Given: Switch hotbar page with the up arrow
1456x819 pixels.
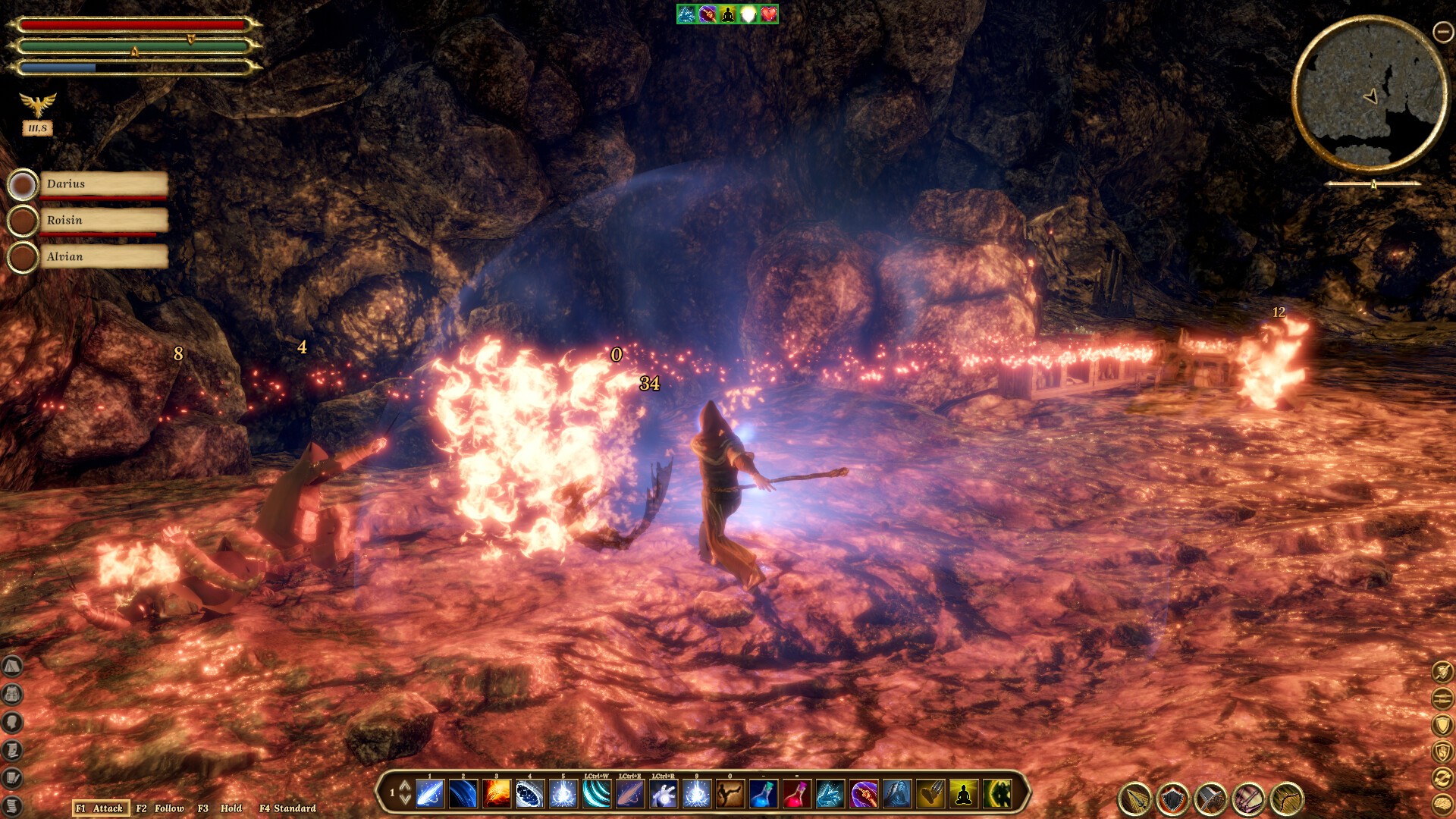Looking at the screenshot, I should [405, 786].
